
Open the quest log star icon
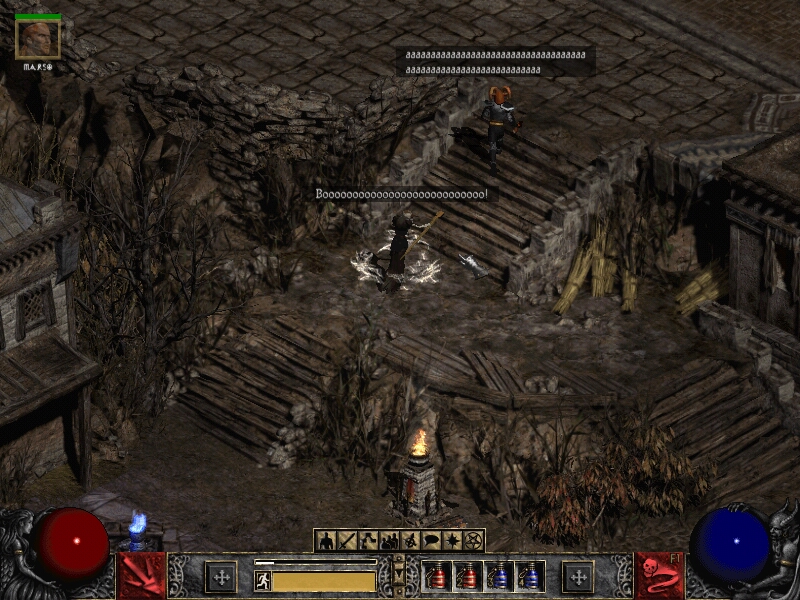[452, 541]
